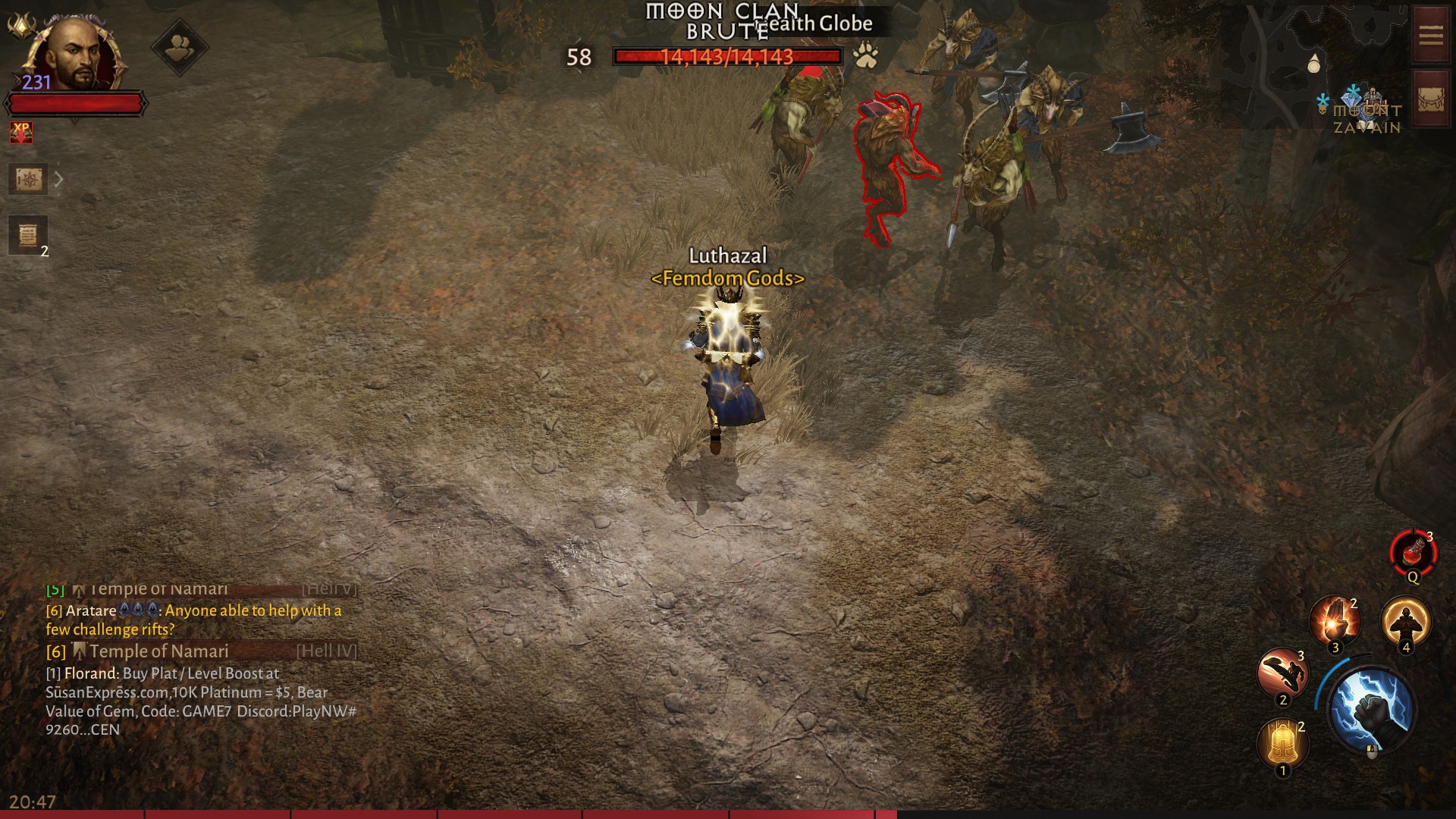Activate the golden aura meditation skill
The height and width of the screenshot is (819, 1456).
pyautogui.click(x=1405, y=622)
